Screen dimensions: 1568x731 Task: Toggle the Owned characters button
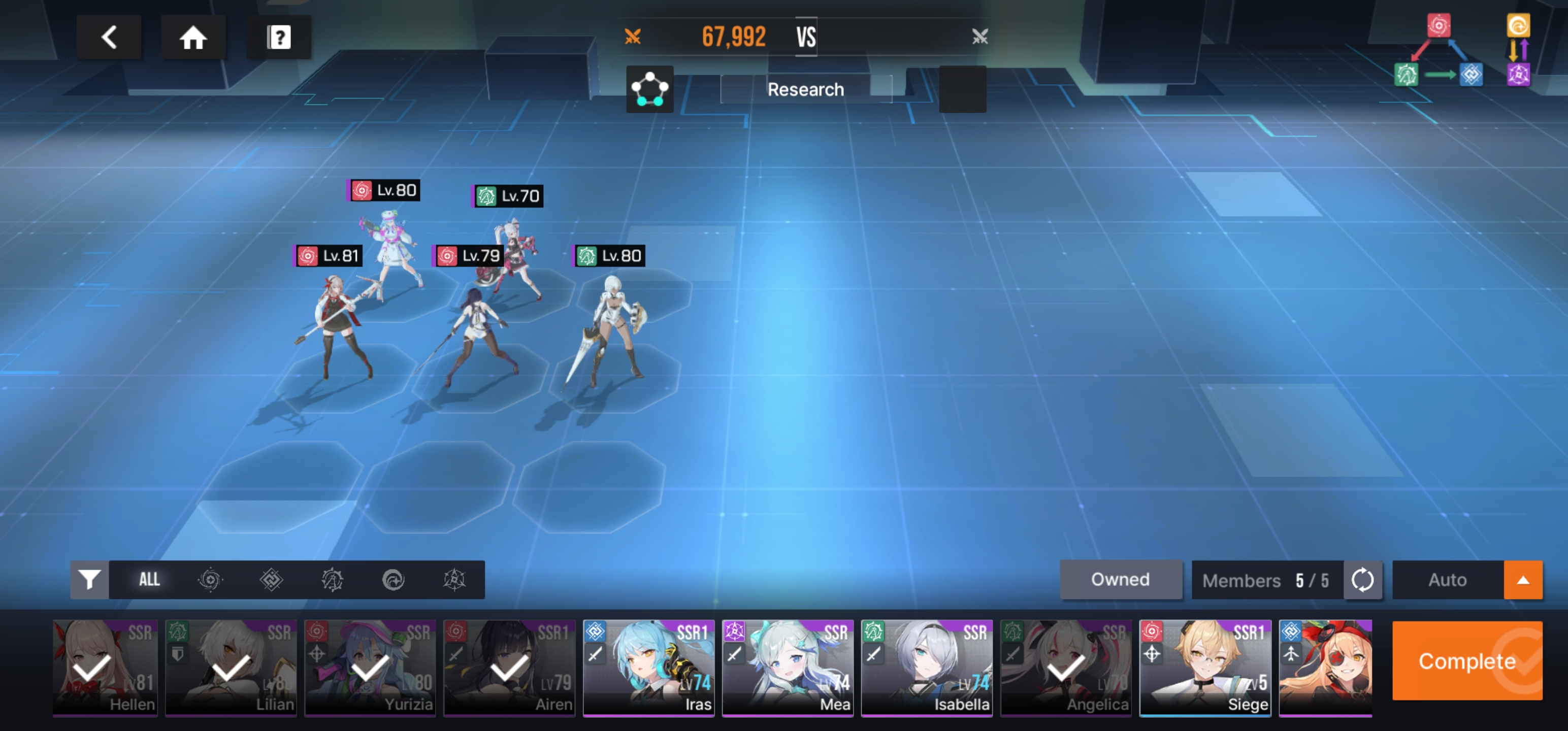[1120, 579]
